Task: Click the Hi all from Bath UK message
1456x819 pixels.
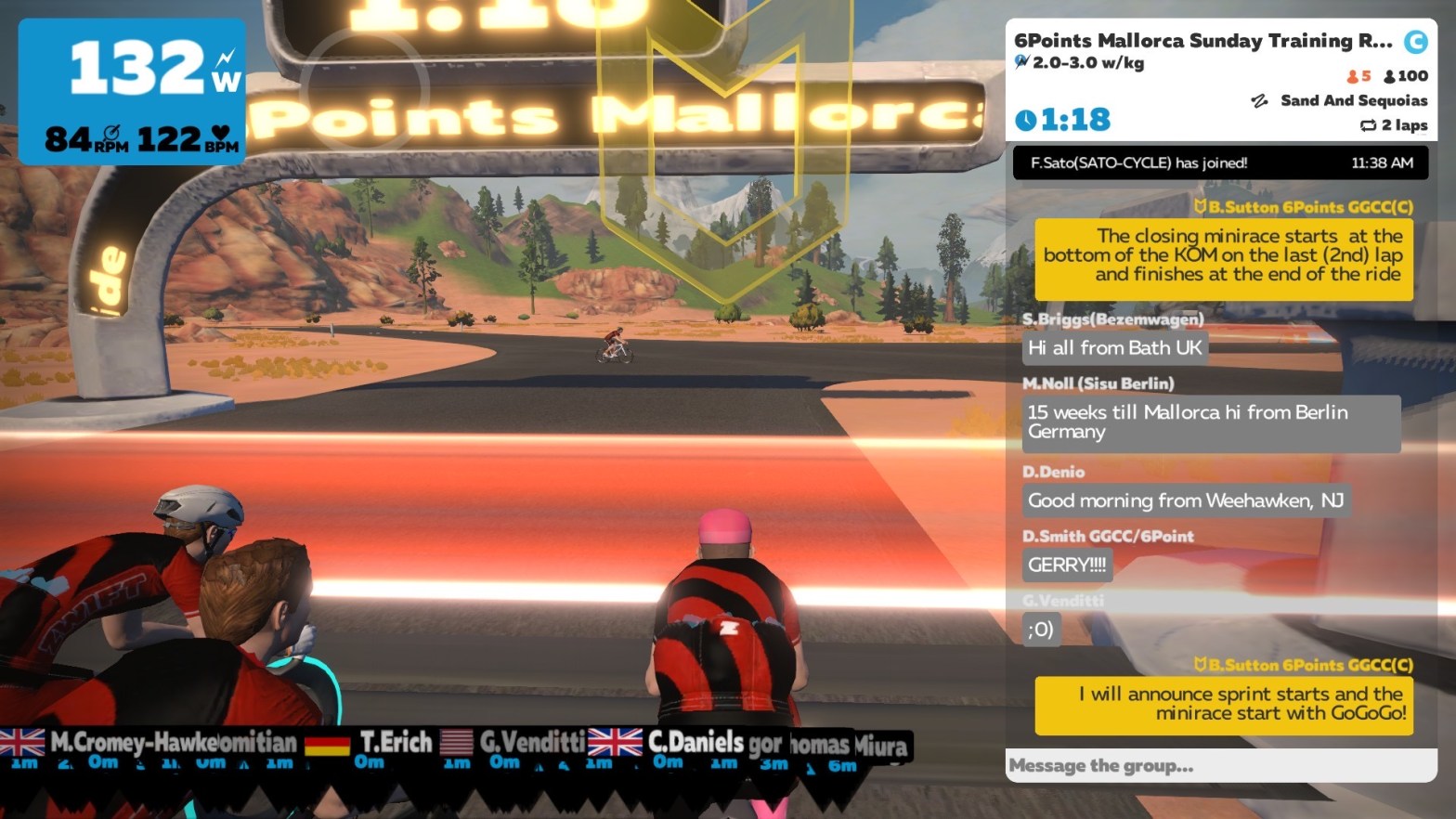Action: [1114, 348]
